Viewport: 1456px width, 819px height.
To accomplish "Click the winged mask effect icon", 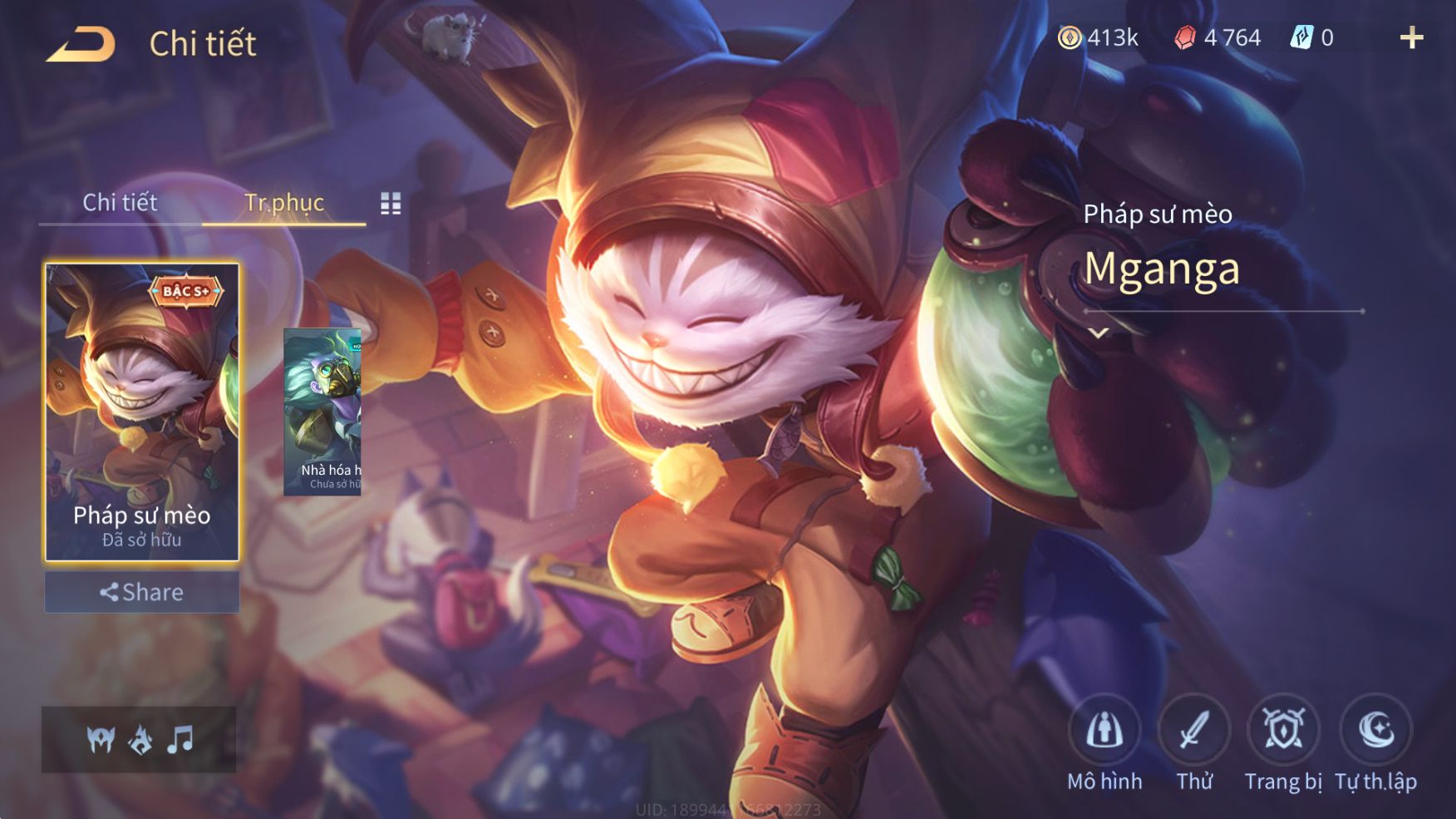I will pyautogui.click(x=101, y=738).
